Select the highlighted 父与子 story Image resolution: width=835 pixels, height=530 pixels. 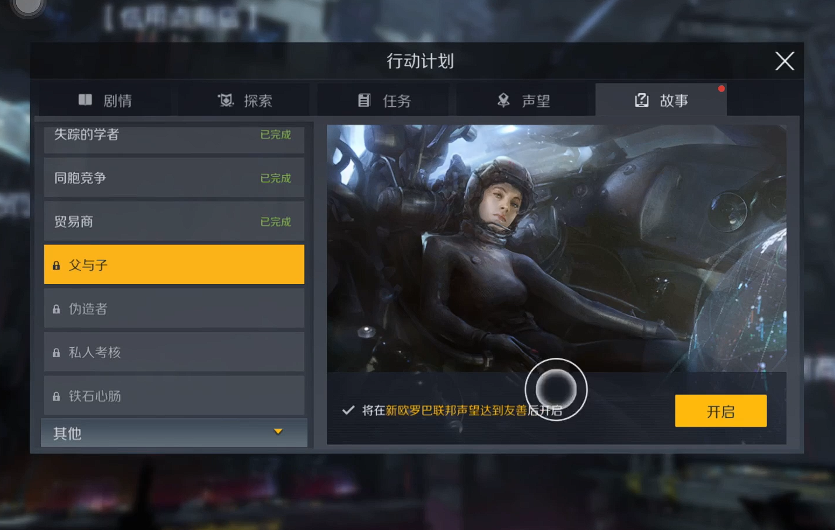coord(173,265)
